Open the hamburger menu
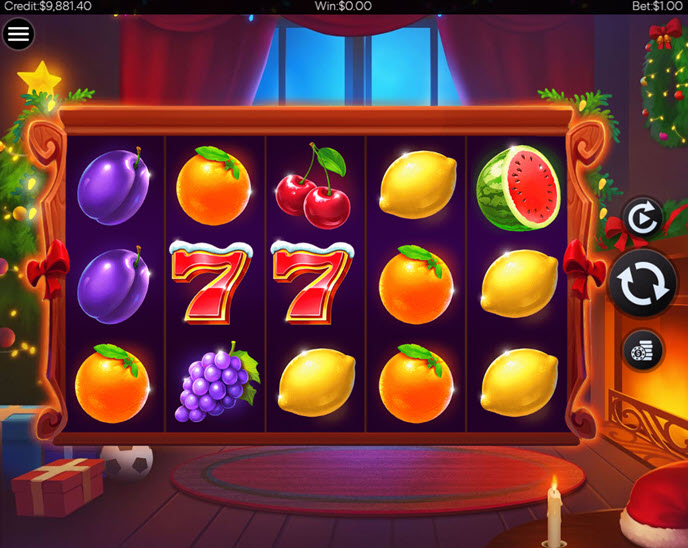This screenshot has height=548, width=688. (18, 34)
